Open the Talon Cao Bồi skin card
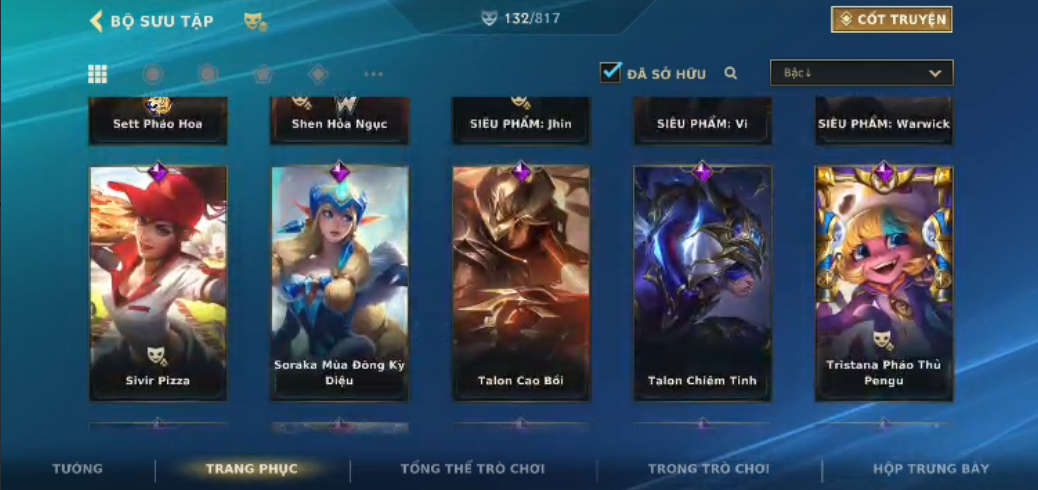Image resolution: width=1038 pixels, height=490 pixels. pos(521,282)
